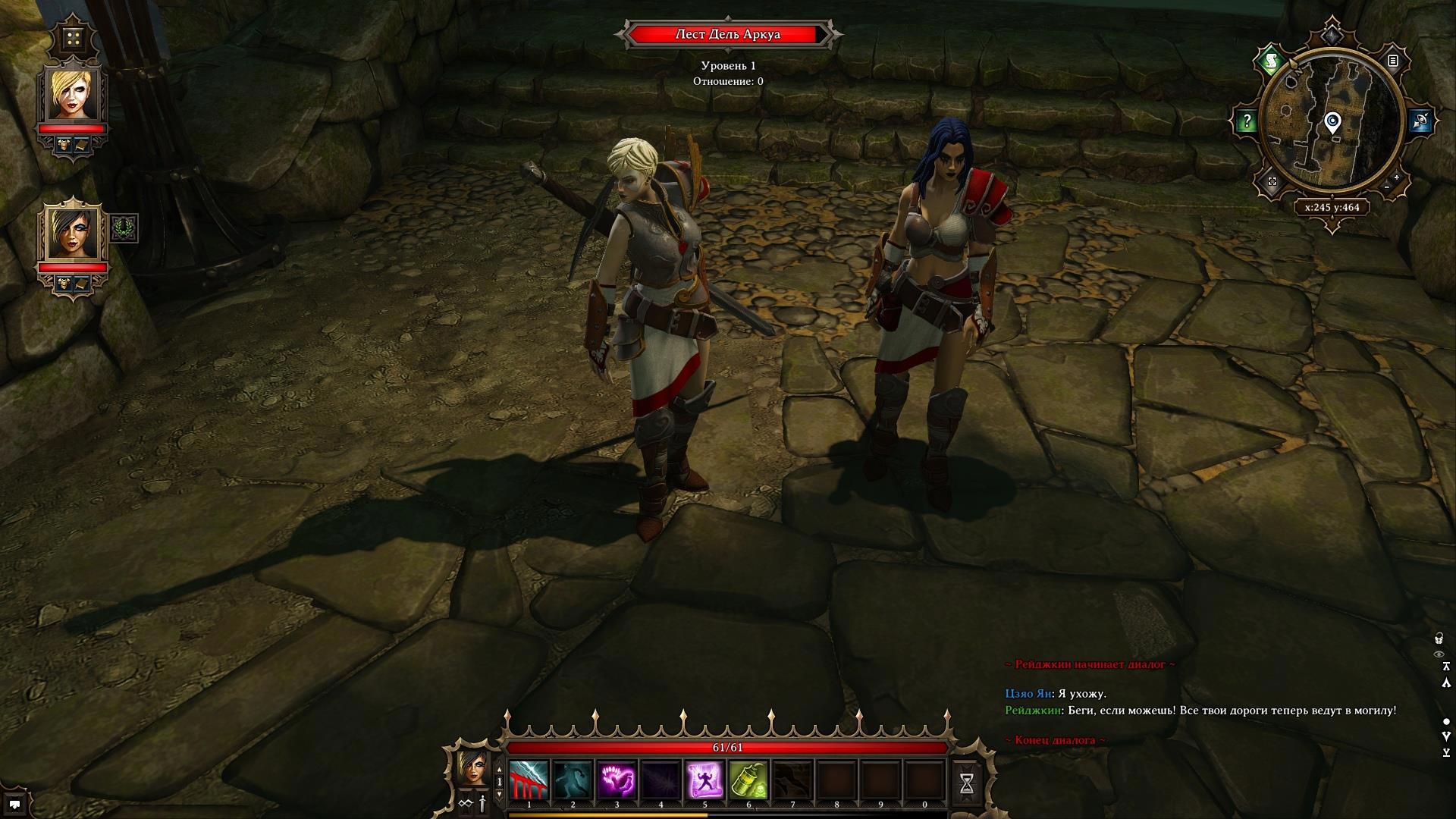Click the hourglass end-turn button

click(x=967, y=784)
